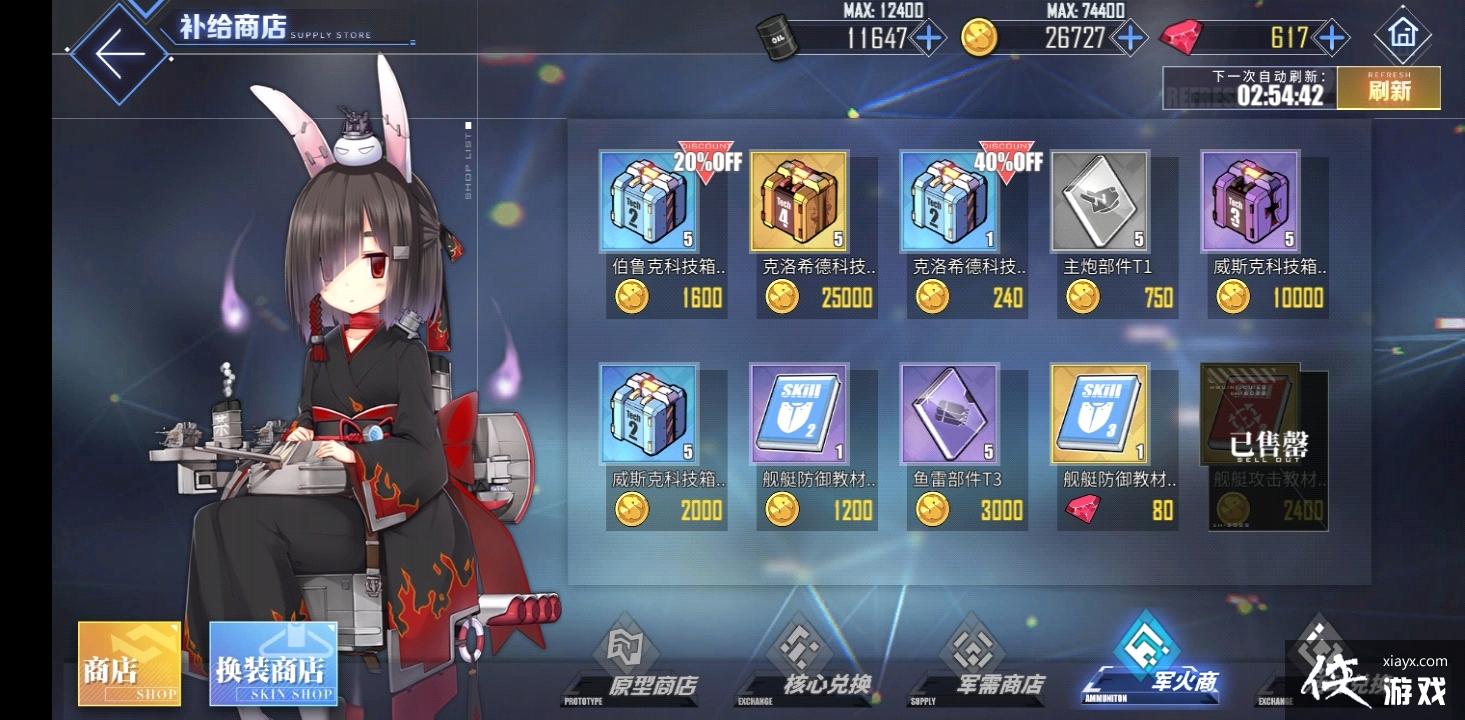1465x720 pixels.
Task: Expand gem balance with the plus button
Action: pos(1330,37)
